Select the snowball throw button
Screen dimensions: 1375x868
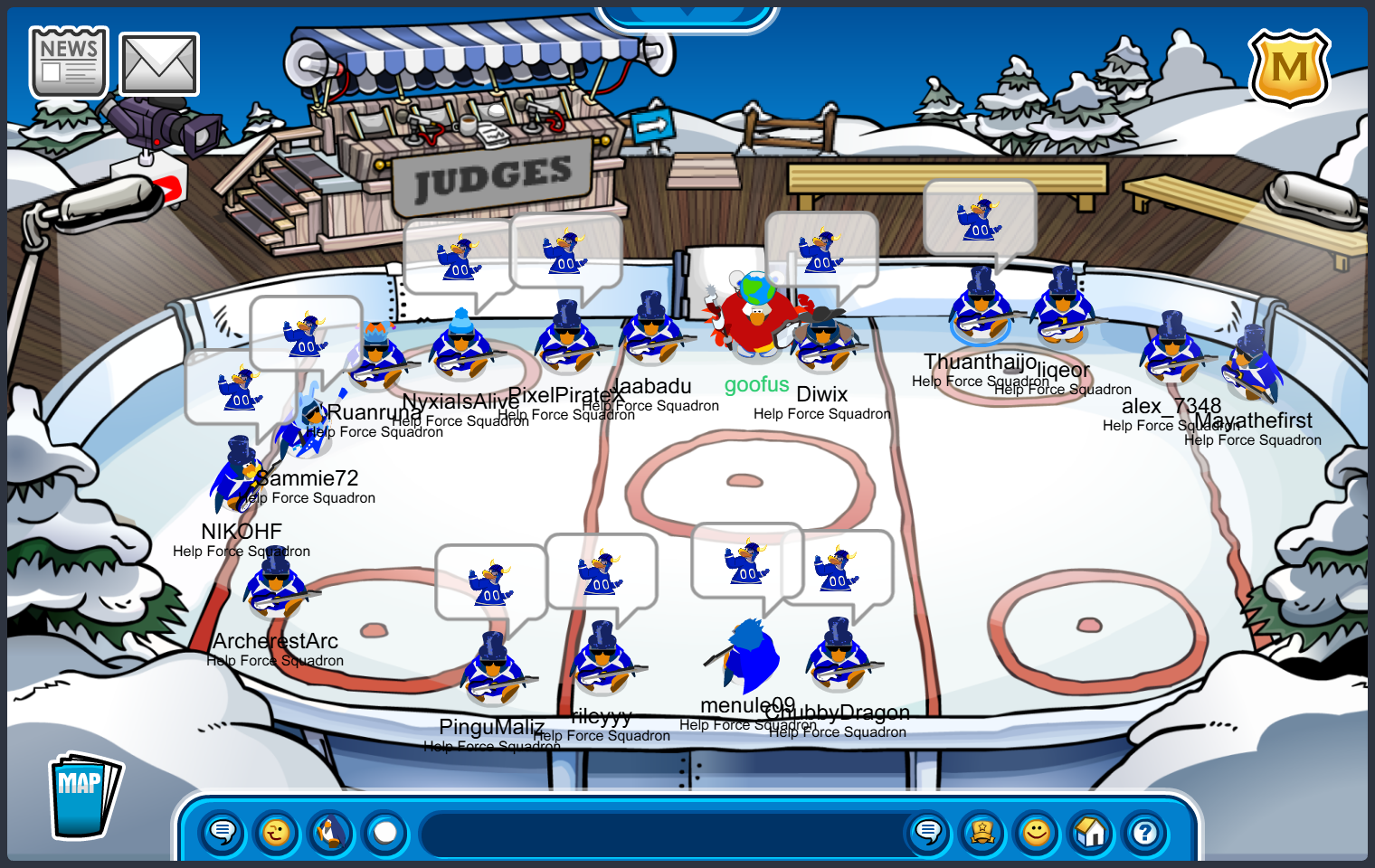[385, 832]
